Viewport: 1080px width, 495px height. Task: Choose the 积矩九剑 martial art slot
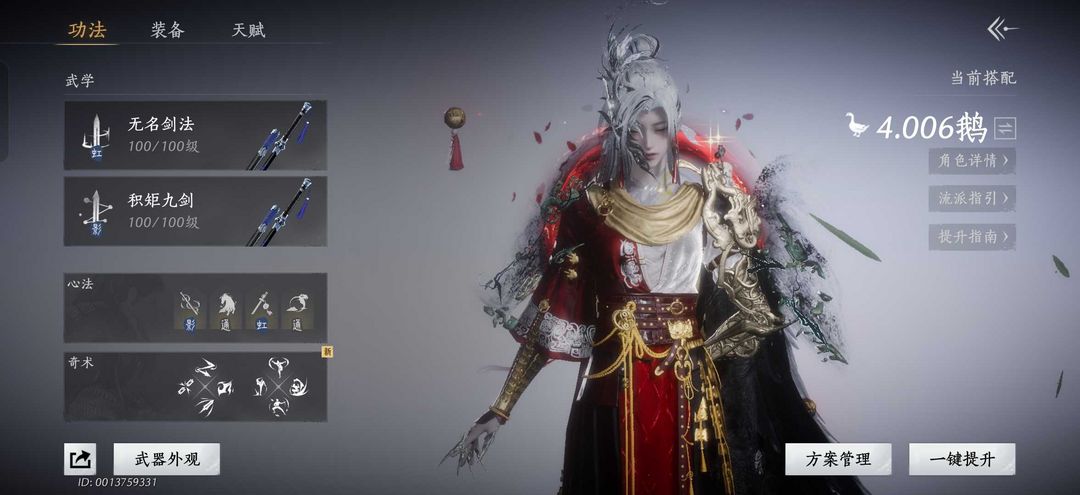[x=195, y=210]
